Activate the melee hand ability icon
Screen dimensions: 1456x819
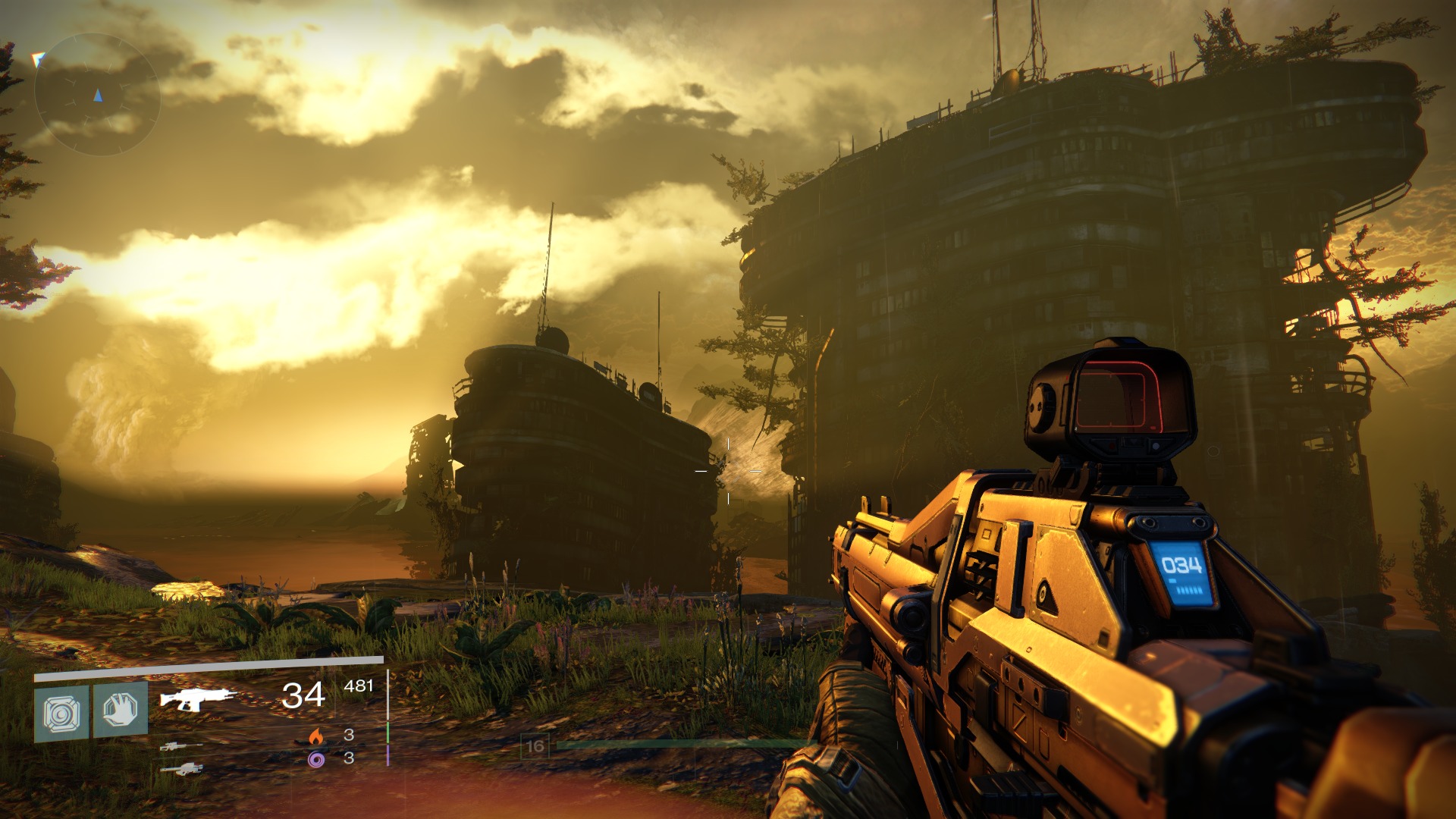pos(121,710)
